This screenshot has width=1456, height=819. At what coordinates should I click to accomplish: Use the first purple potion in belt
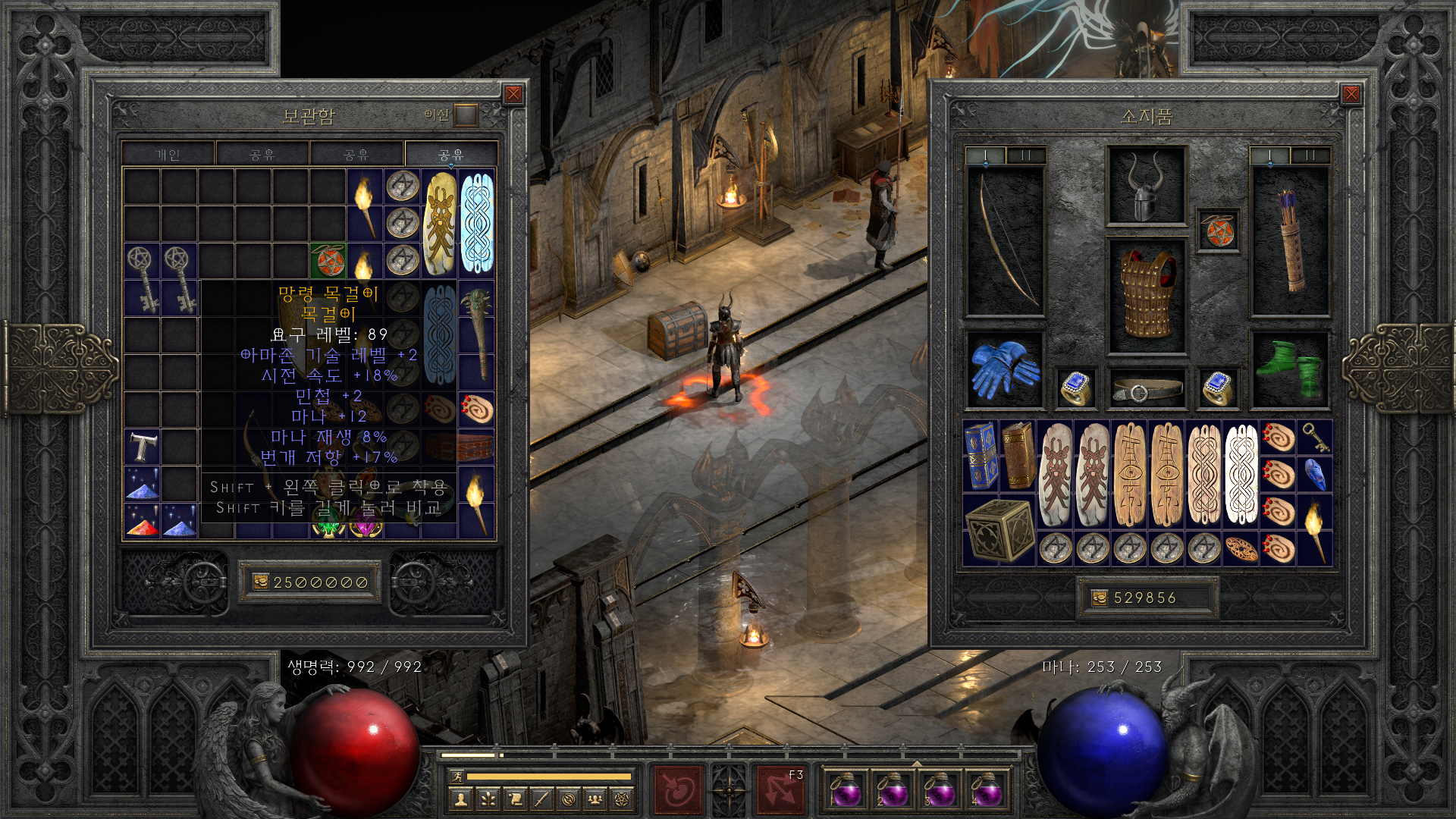(x=845, y=789)
